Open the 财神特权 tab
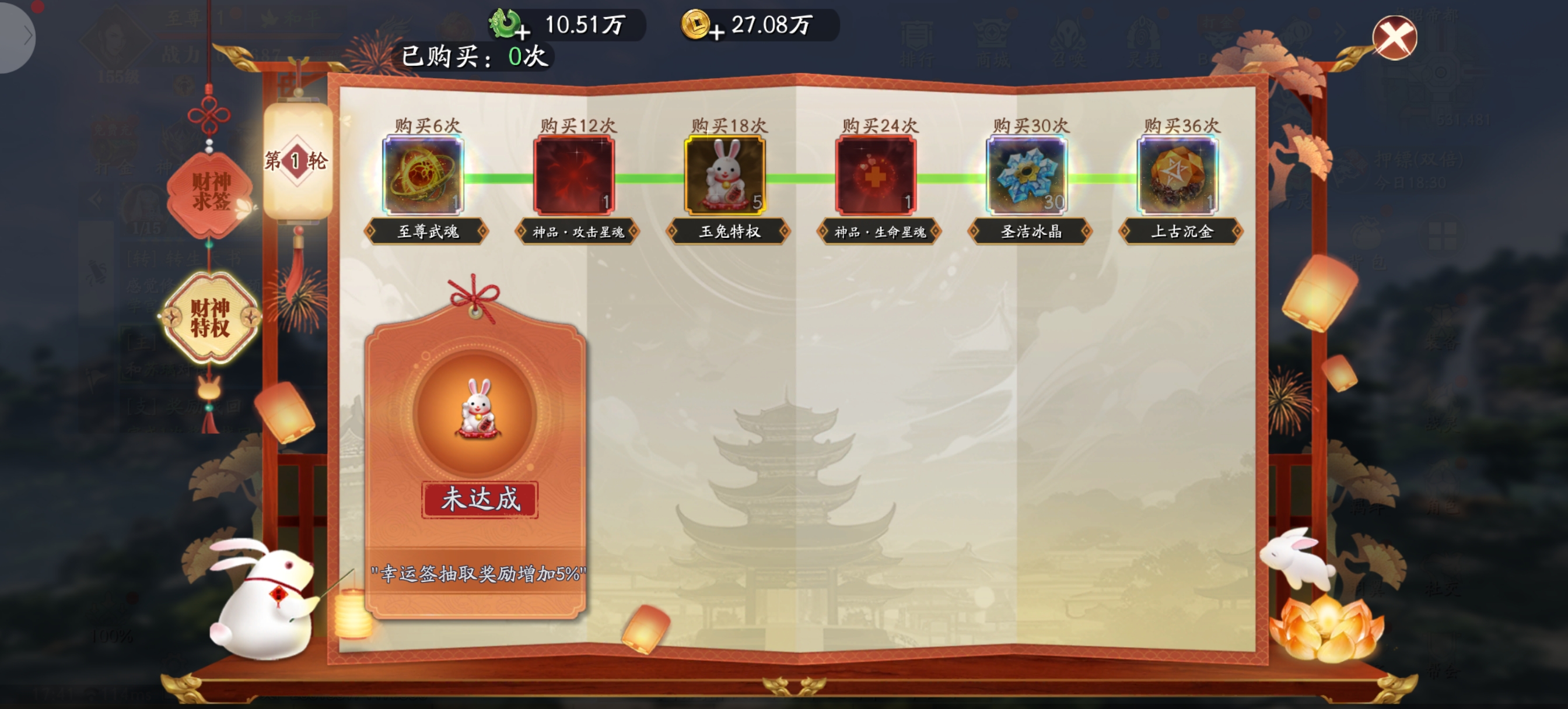The image size is (1568, 709). [210, 317]
